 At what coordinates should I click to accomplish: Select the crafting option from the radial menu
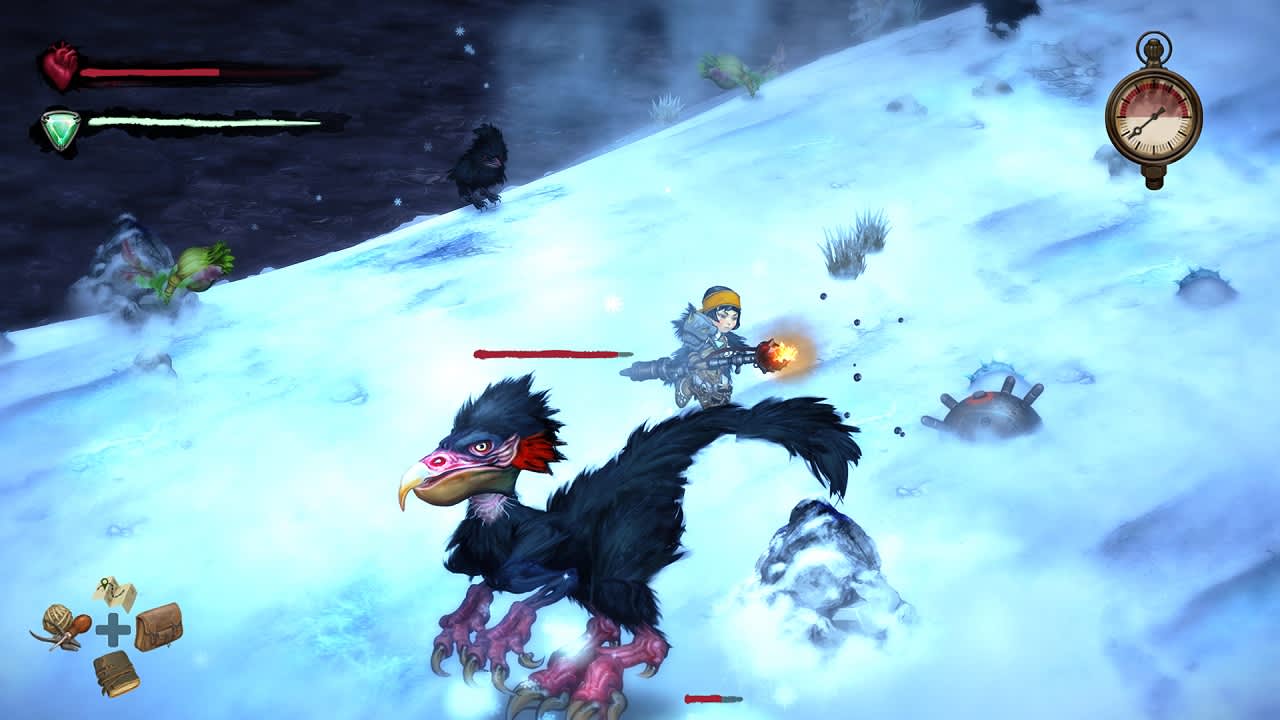tap(60, 625)
